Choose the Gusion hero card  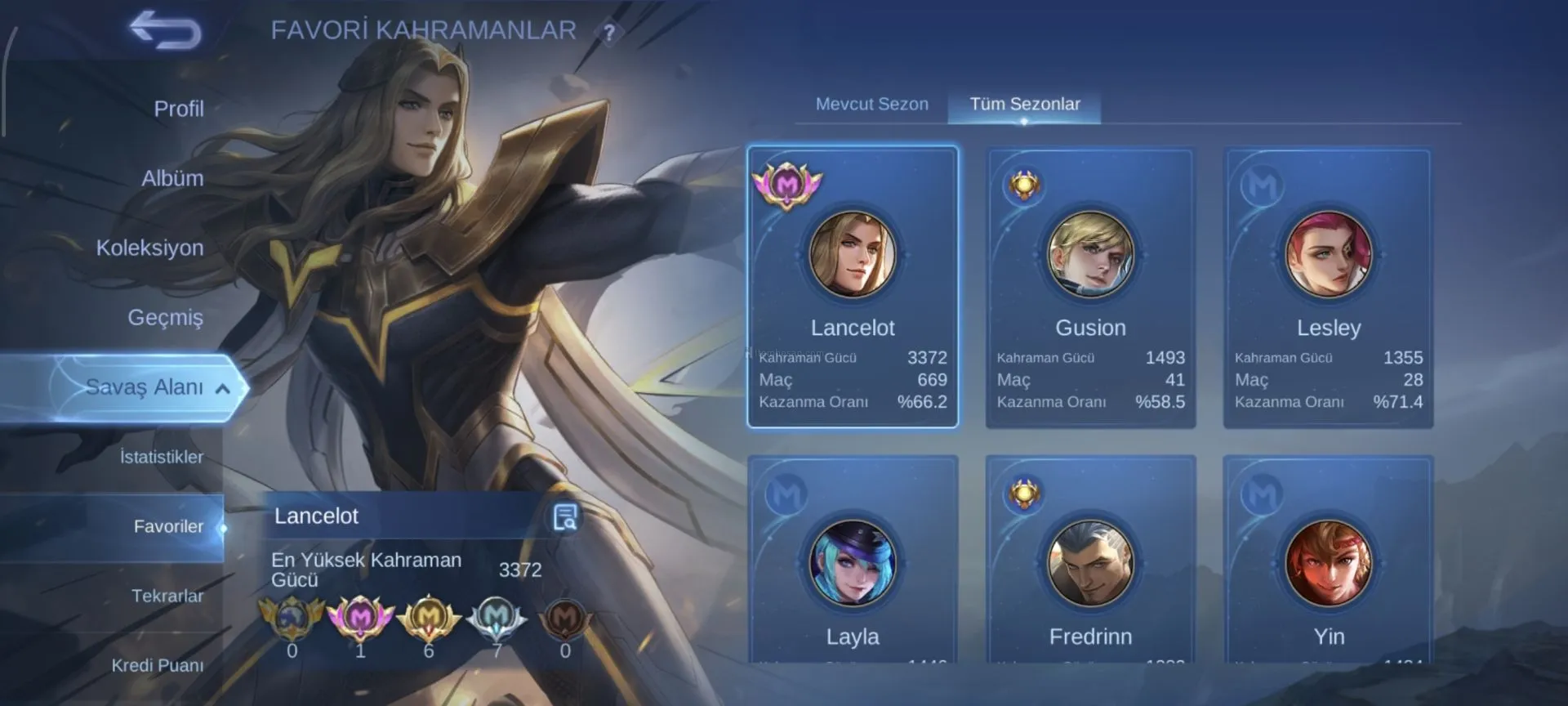click(1090, 287)
